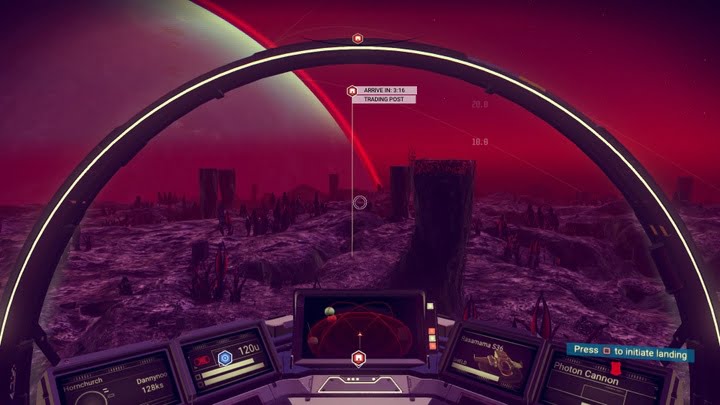Select the blue hexagon shield icon

point(224,355)
